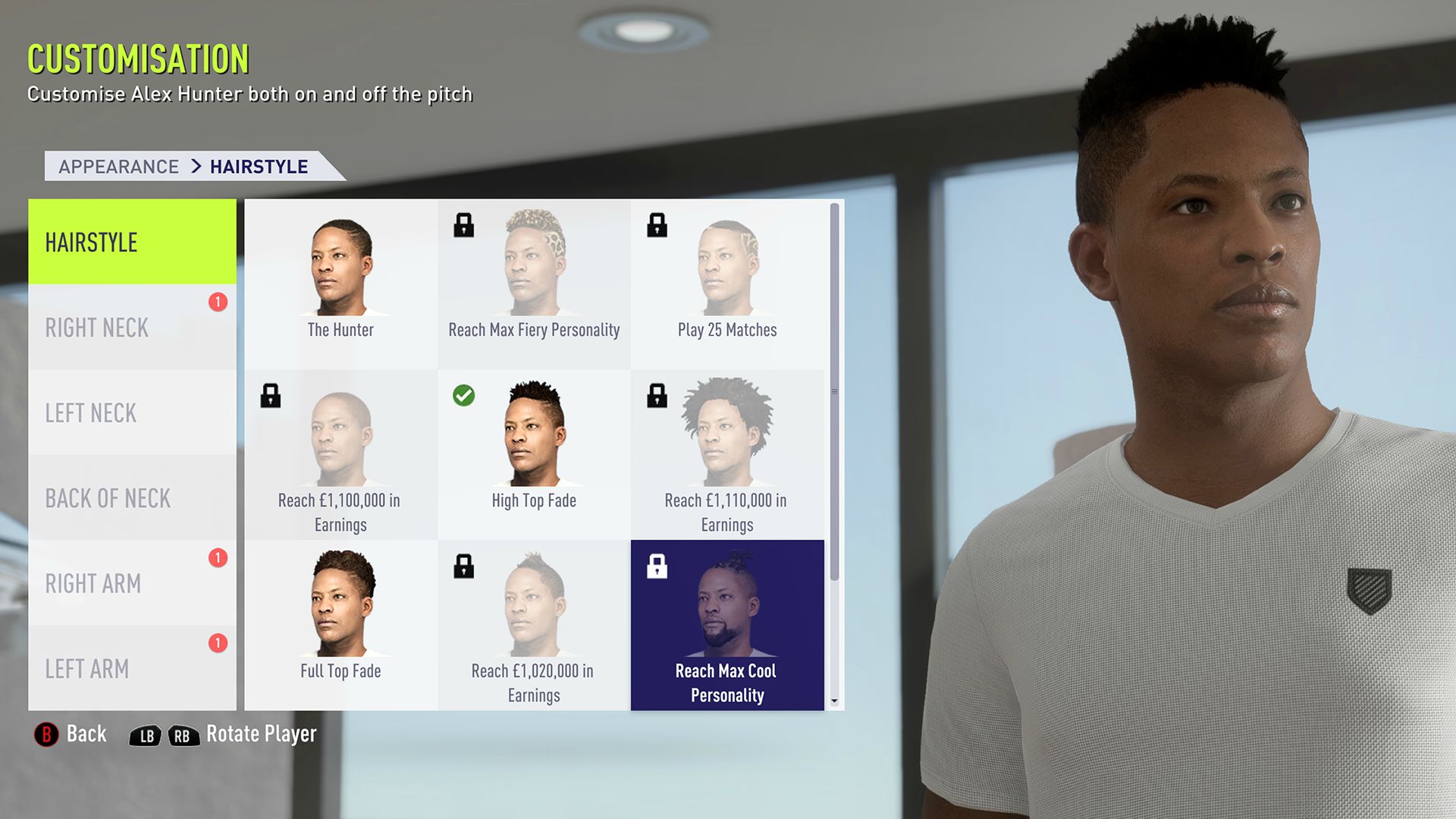Click the lock on Reach £1,110,000 in Earnings
This screenshot has height=819, width=1456.
(657, 397)
